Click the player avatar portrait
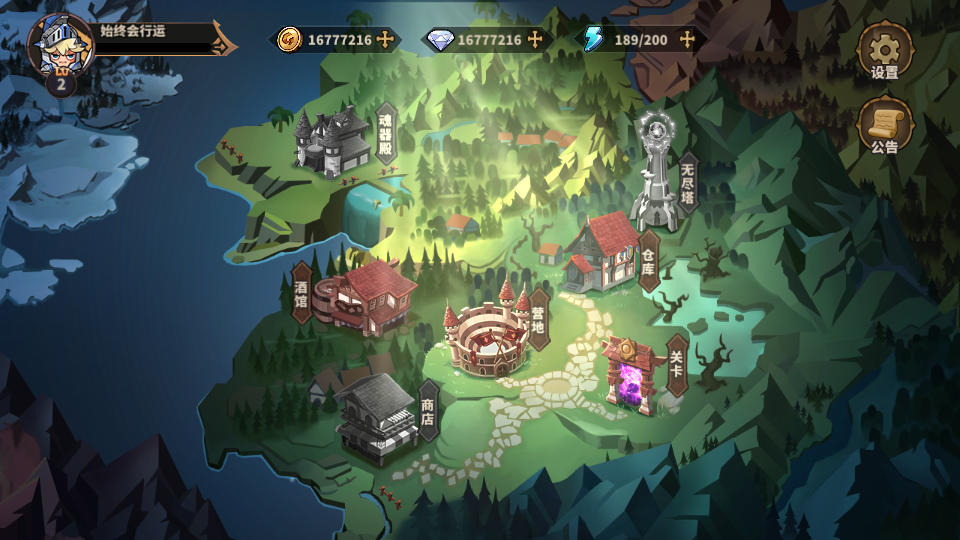 tap(59, 46)
